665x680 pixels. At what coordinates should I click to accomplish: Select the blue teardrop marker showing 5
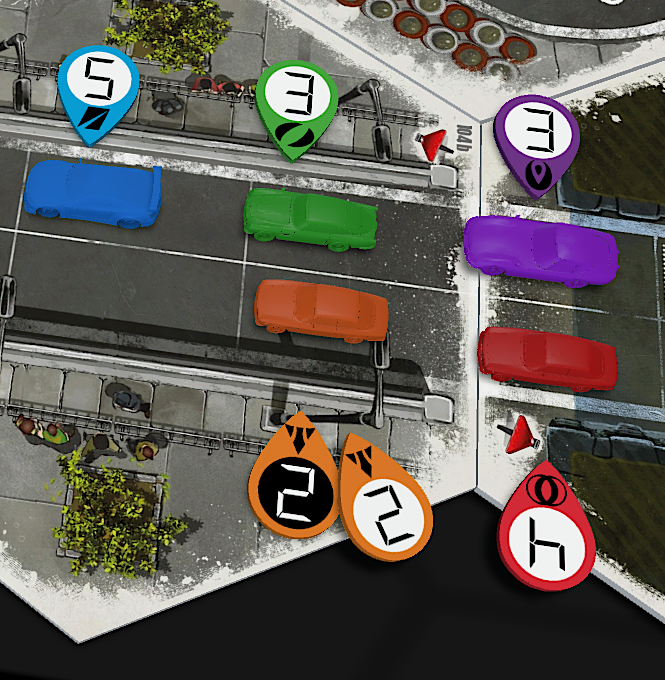[x=98, y=92]
